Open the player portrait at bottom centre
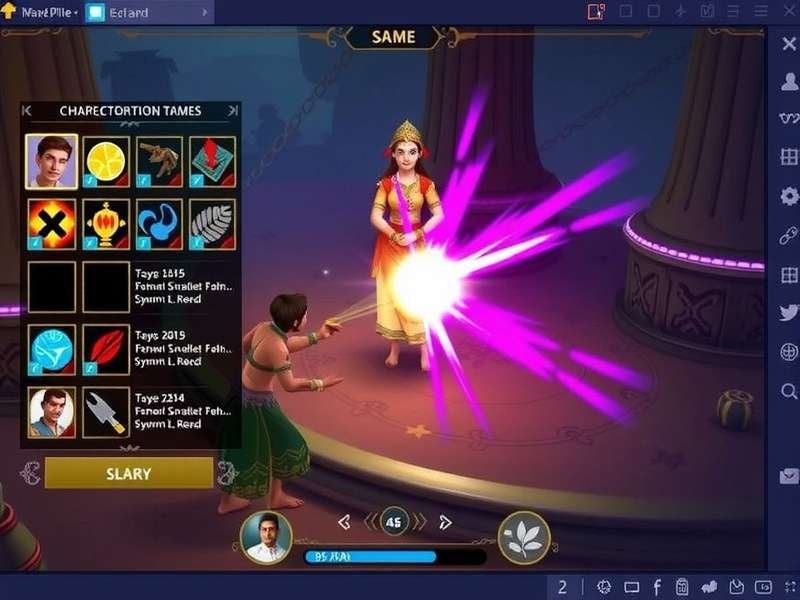This screenshot has height=600, width=800. click(267, 538)
